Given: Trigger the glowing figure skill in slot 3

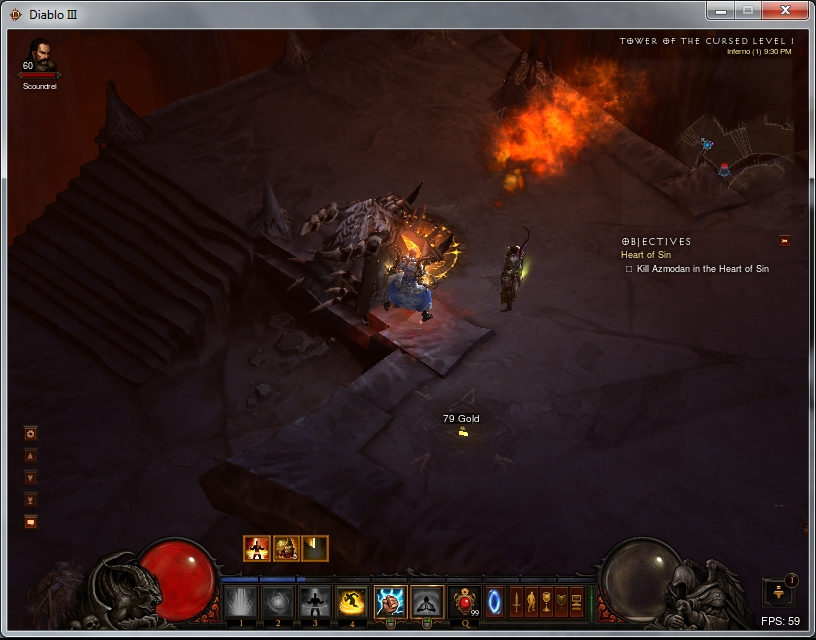Looking at the screenshot, I should [315, 602].
